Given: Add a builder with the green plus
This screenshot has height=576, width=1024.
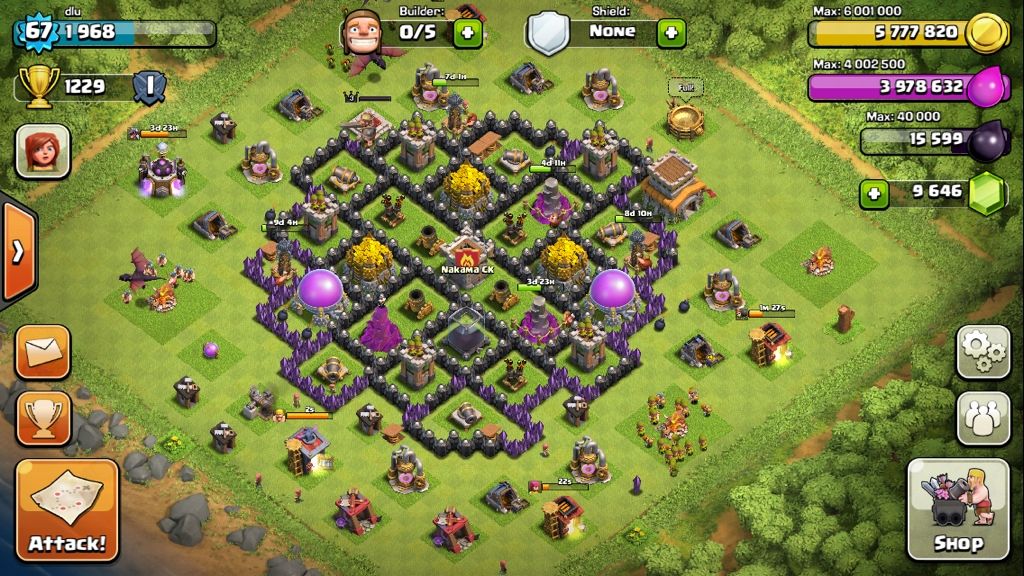Looking at the screenshot, I should pyautogui.click(x=466, y=32).
